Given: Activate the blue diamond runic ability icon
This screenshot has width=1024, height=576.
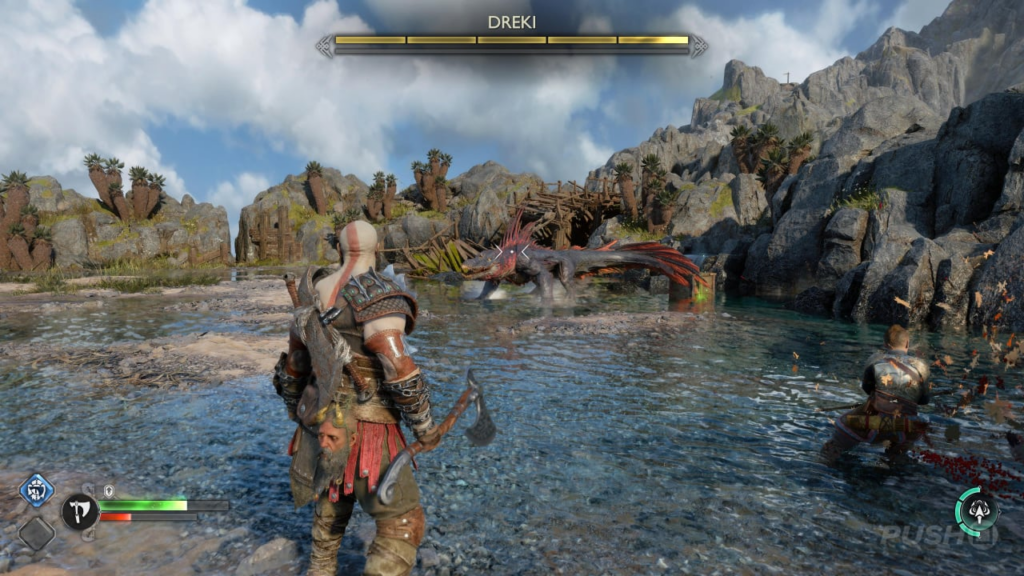Looking at the screenshot, I should [x=36, y=491].
